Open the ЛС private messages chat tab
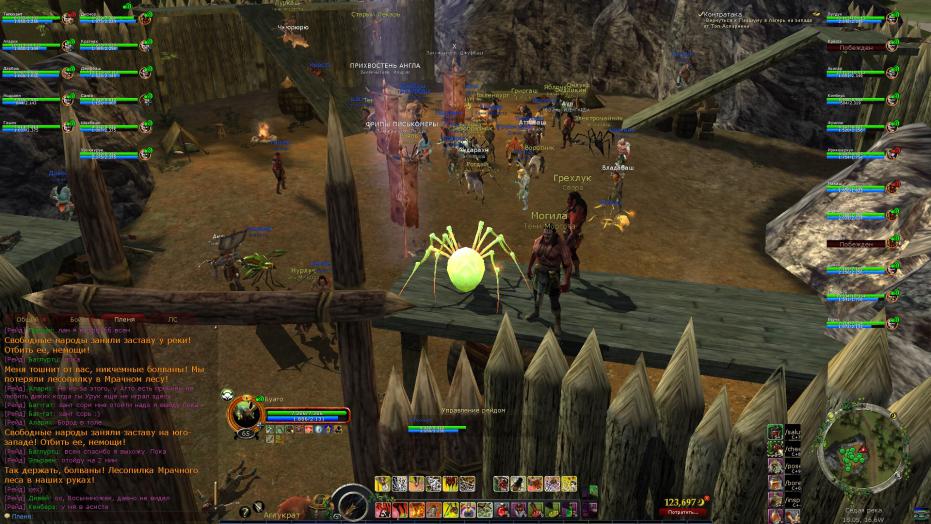 click(172, 319)
